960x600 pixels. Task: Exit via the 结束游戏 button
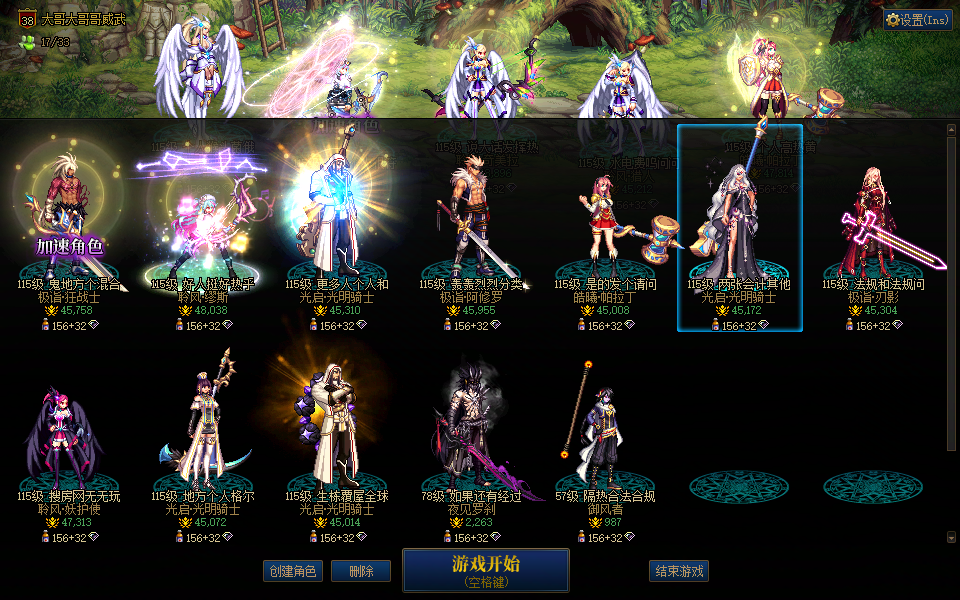[679, 571]
